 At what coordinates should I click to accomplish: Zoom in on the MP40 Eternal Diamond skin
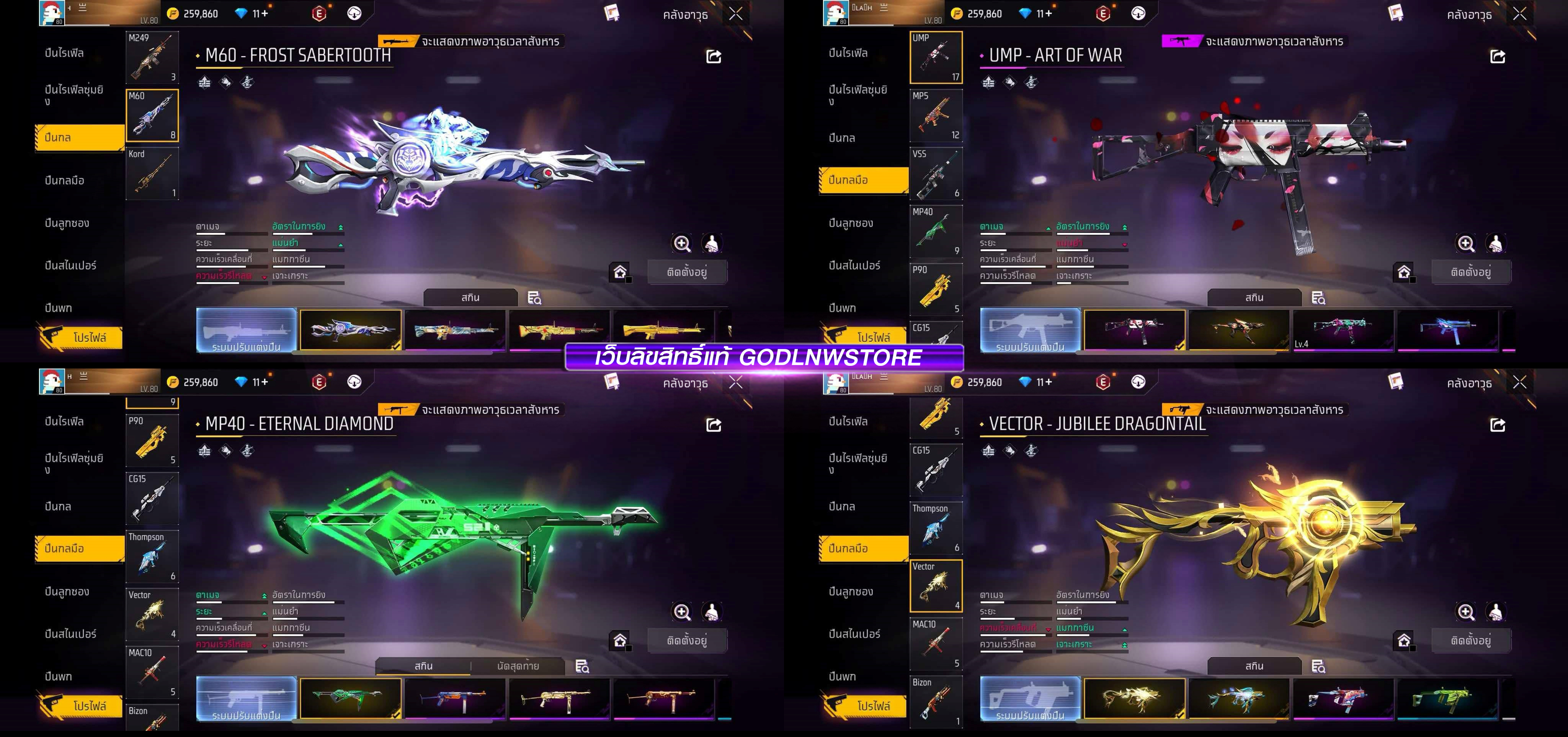(682, 611)
